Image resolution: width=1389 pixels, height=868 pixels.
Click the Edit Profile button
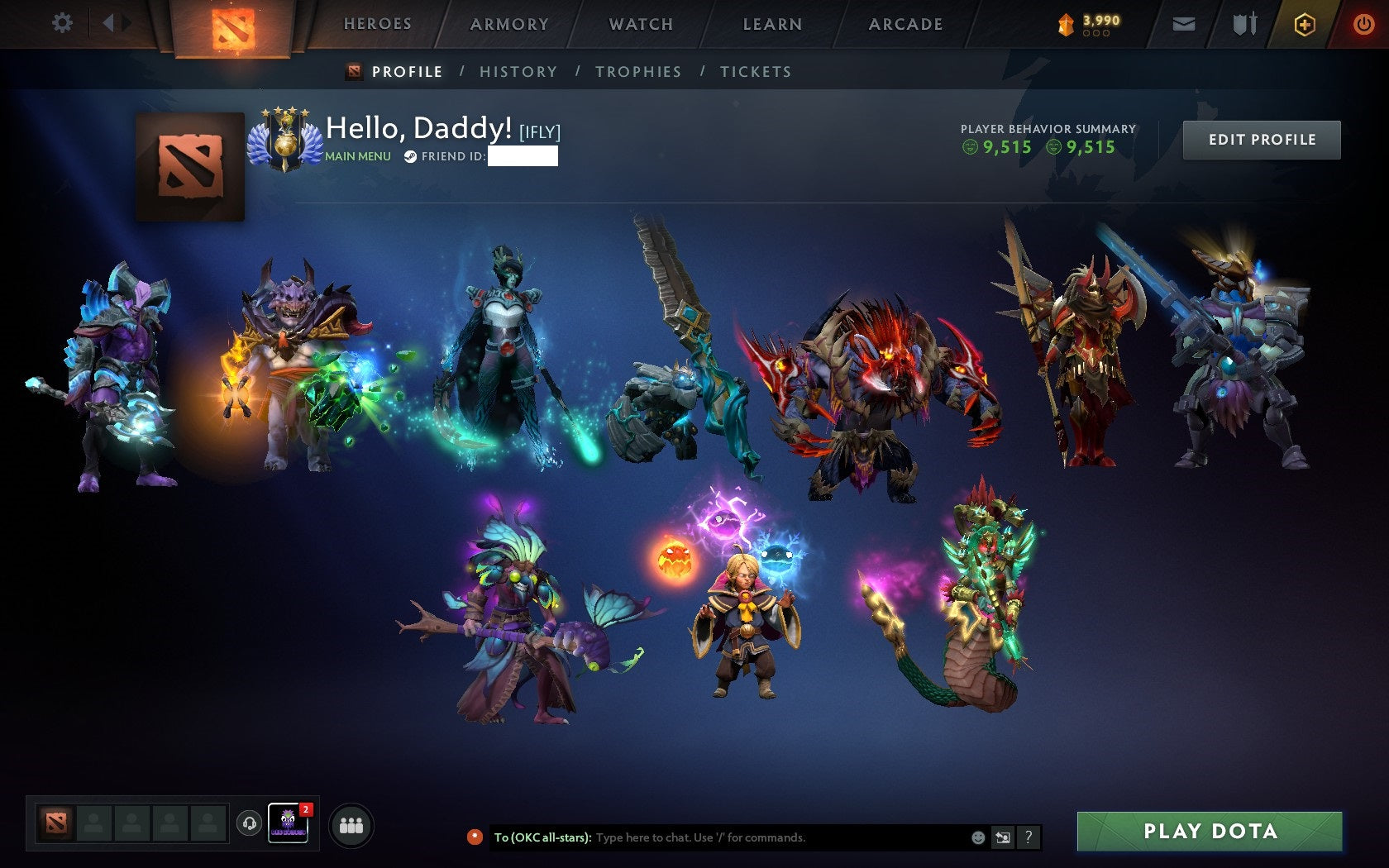pyautogui.click(x=1261, y=140)
